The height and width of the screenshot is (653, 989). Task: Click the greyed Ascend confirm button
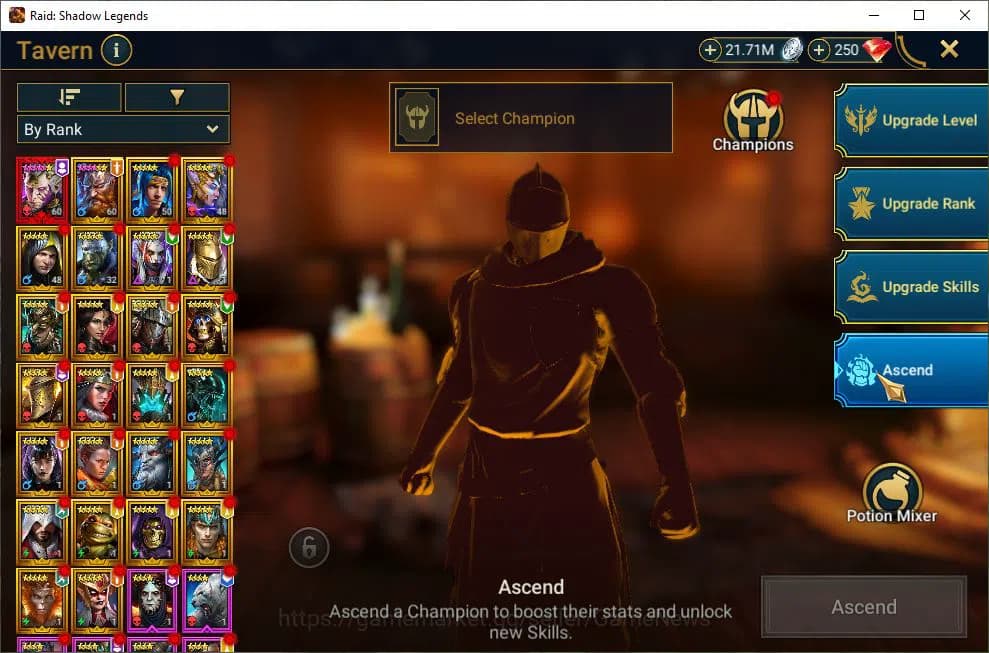[863, 607]
